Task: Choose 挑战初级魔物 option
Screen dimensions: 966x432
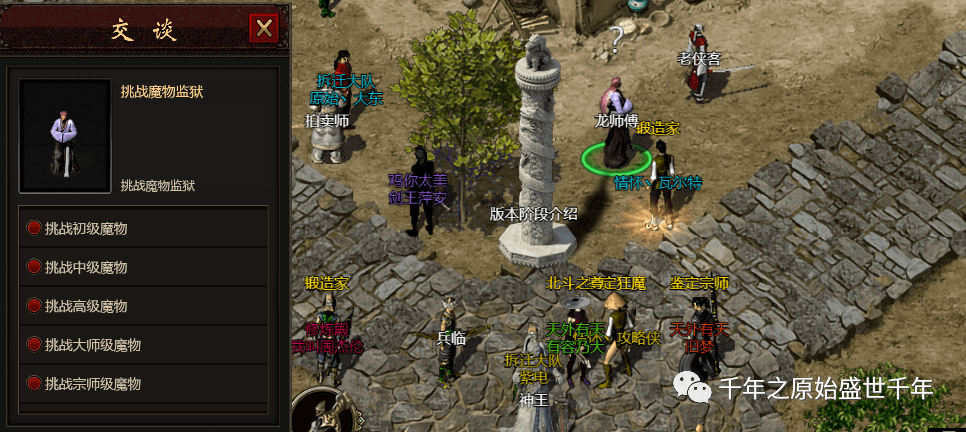Action: point(86,229)
